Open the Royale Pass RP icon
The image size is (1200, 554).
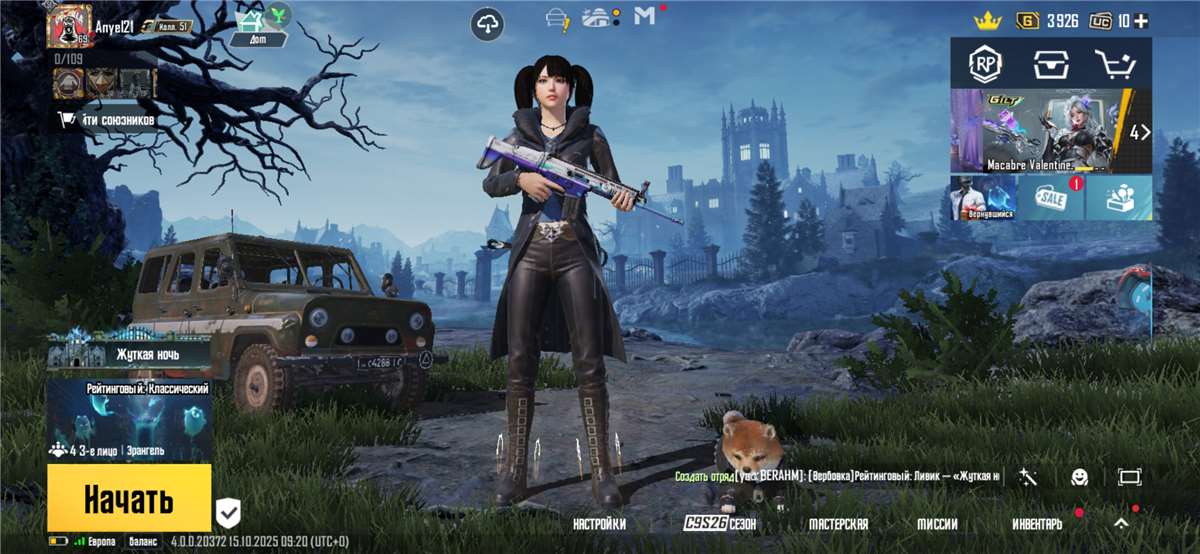click(984, 65)
